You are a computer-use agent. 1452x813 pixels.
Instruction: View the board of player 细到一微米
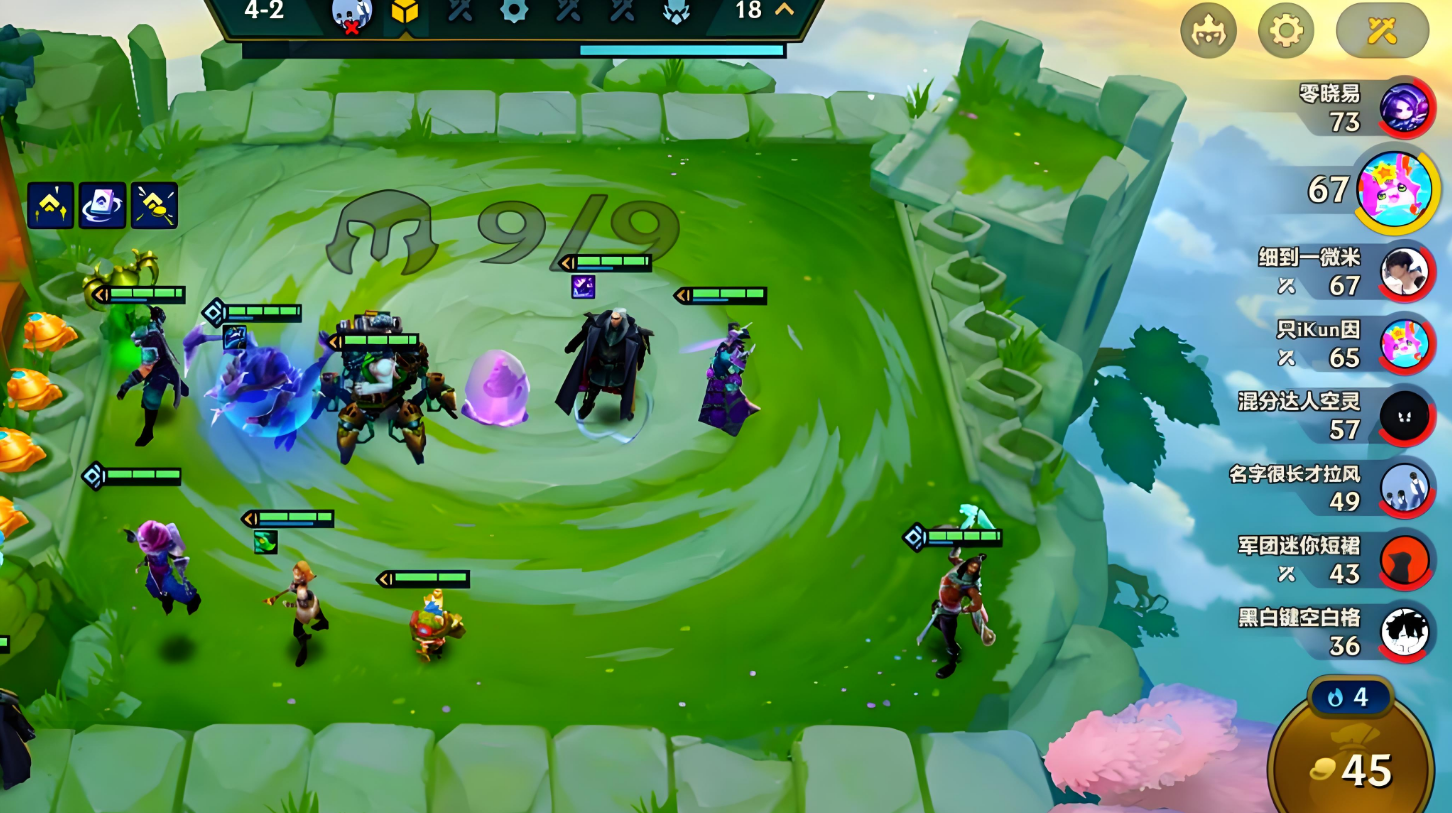click(1404, 271)
